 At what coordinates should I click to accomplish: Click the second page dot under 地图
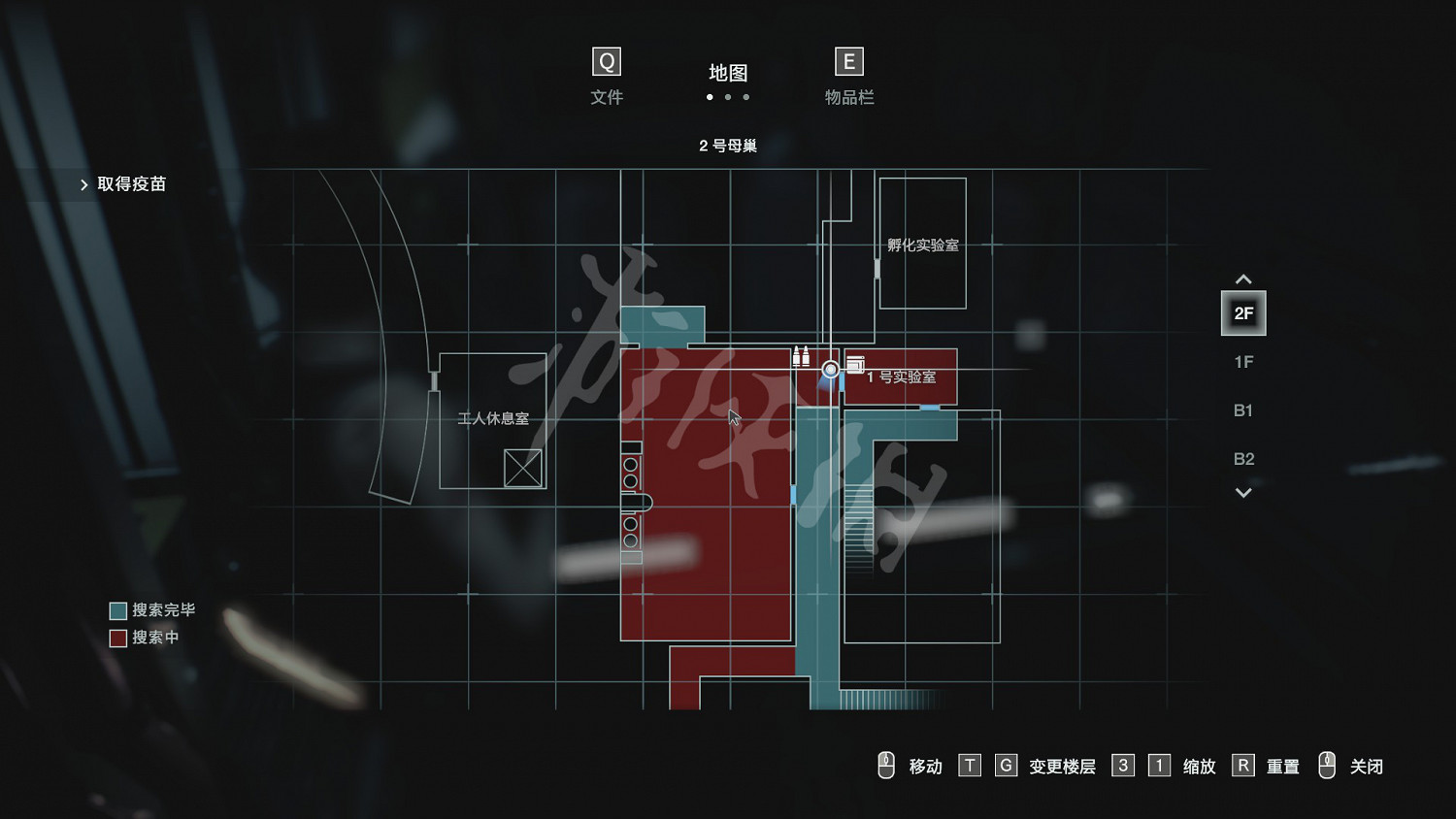click(x=728, y=97)
